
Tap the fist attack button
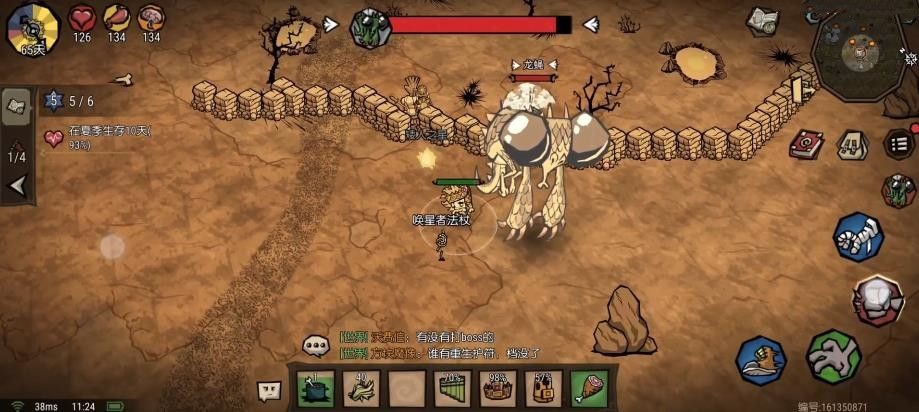pos(878,300)
